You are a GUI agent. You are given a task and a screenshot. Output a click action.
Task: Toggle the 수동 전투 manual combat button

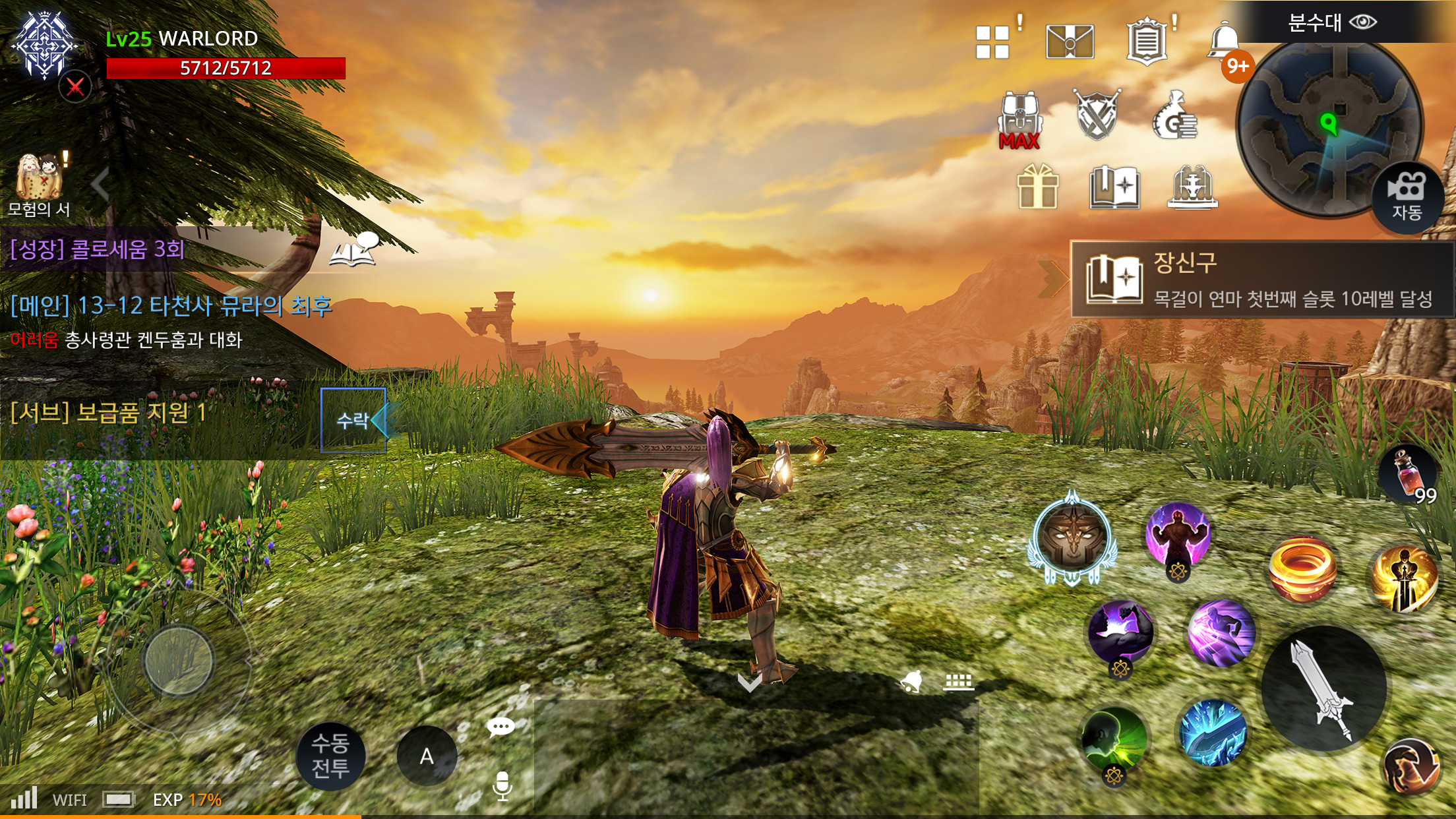pyautogui.click(x=330, y=756)
